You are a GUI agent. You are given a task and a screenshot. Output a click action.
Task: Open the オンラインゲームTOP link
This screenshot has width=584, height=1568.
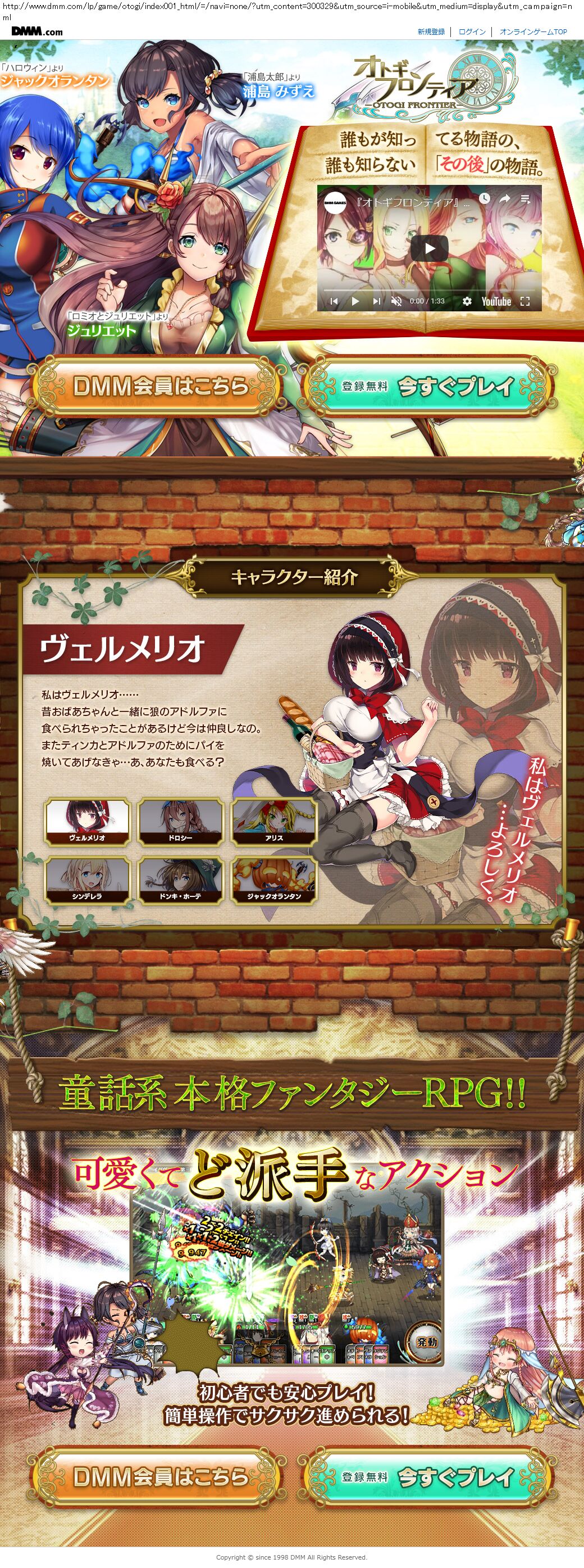(533, 31)
